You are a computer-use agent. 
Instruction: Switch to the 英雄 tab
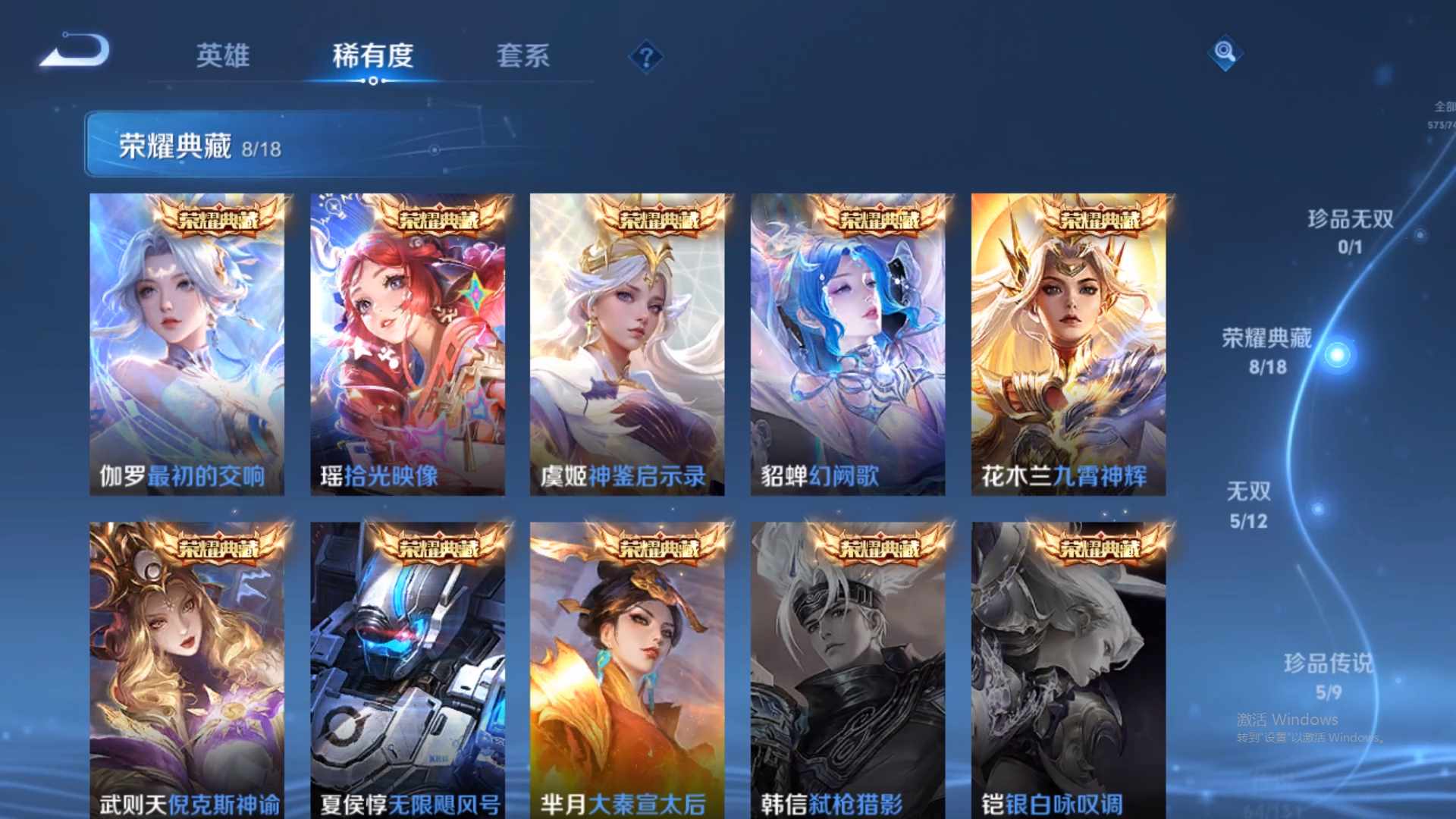pyautogui.click(x=224, y=55)
